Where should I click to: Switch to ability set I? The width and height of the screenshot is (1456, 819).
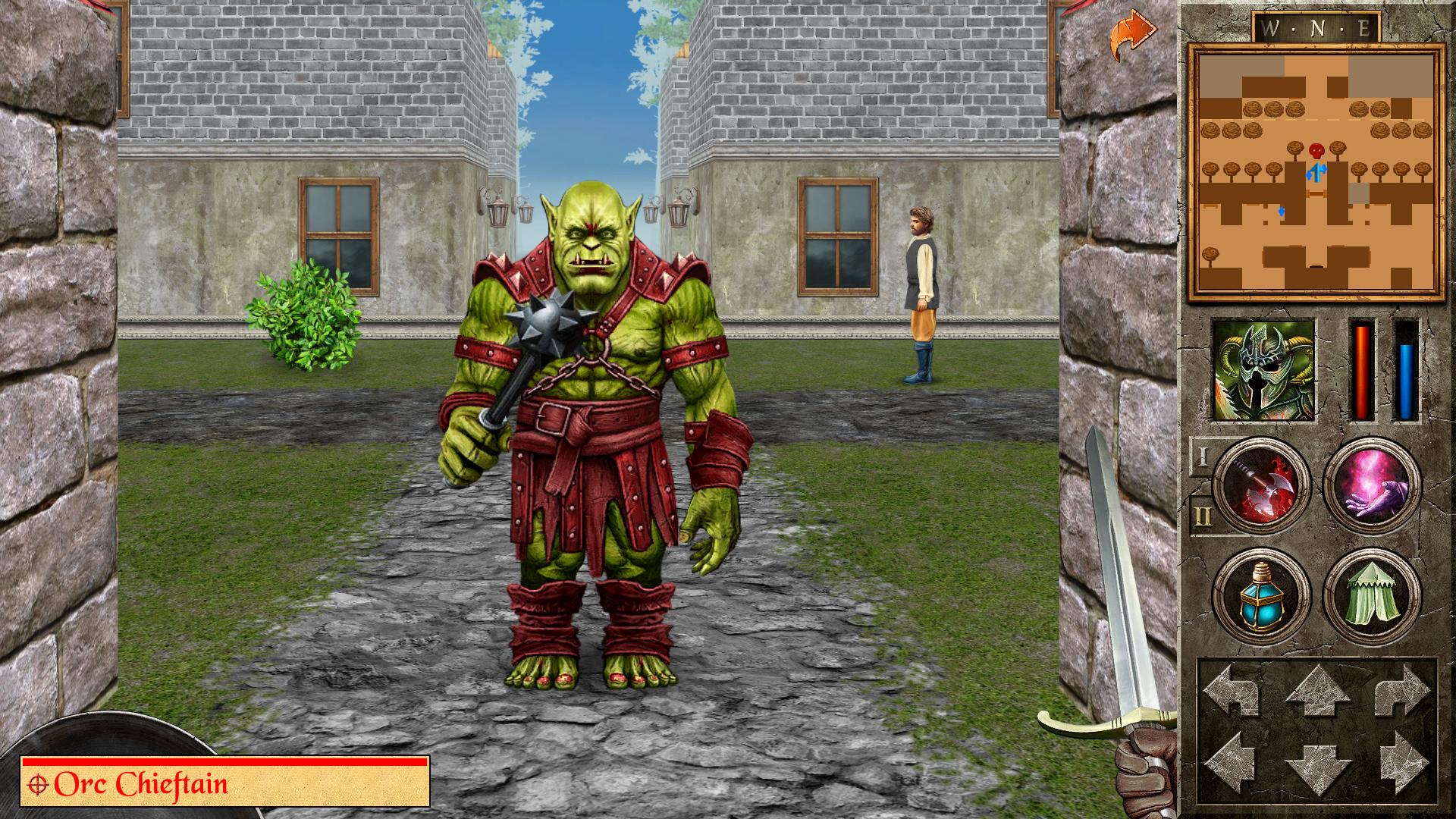[1202, 458]
